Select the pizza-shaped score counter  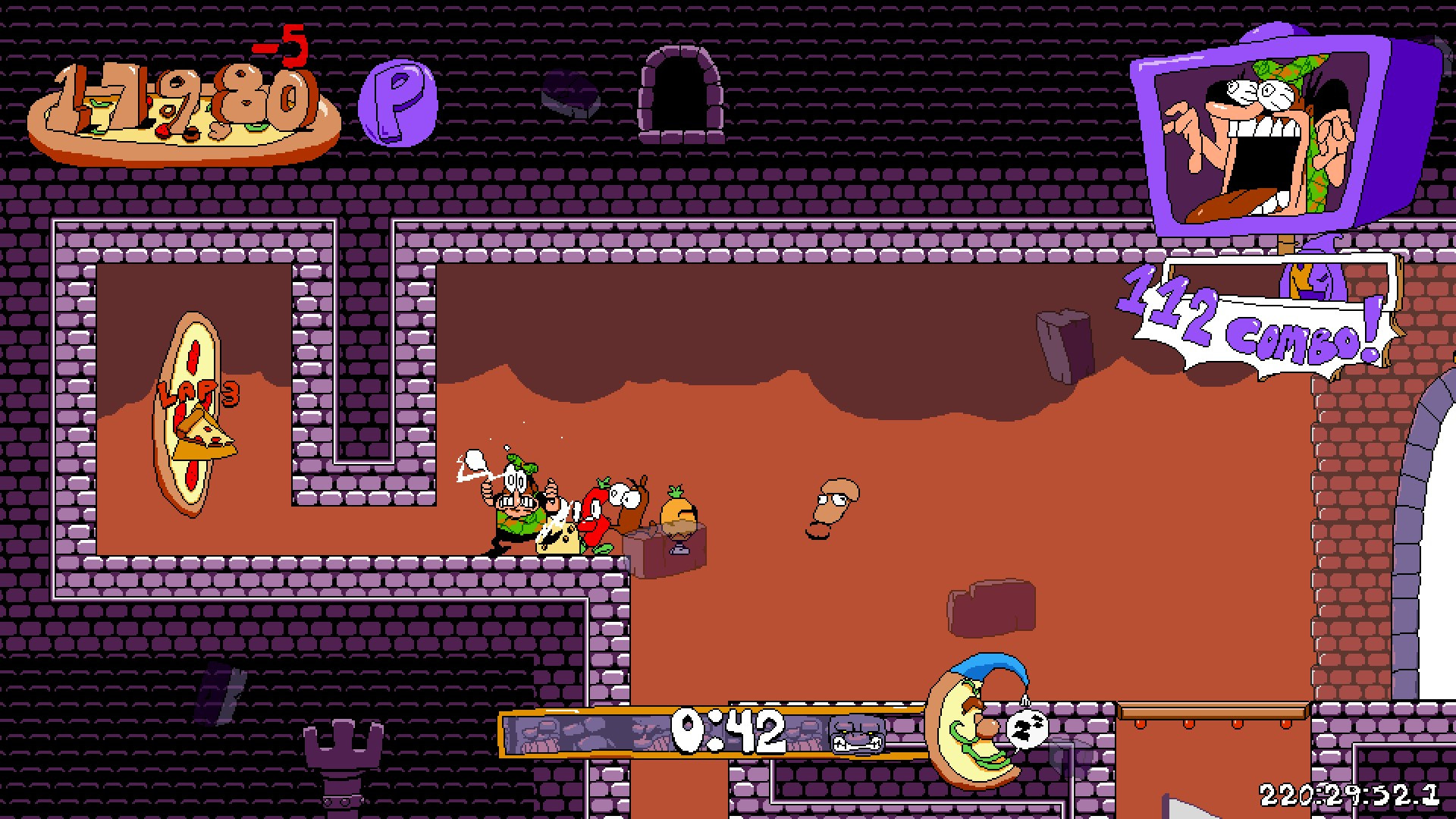pos(178,106)
